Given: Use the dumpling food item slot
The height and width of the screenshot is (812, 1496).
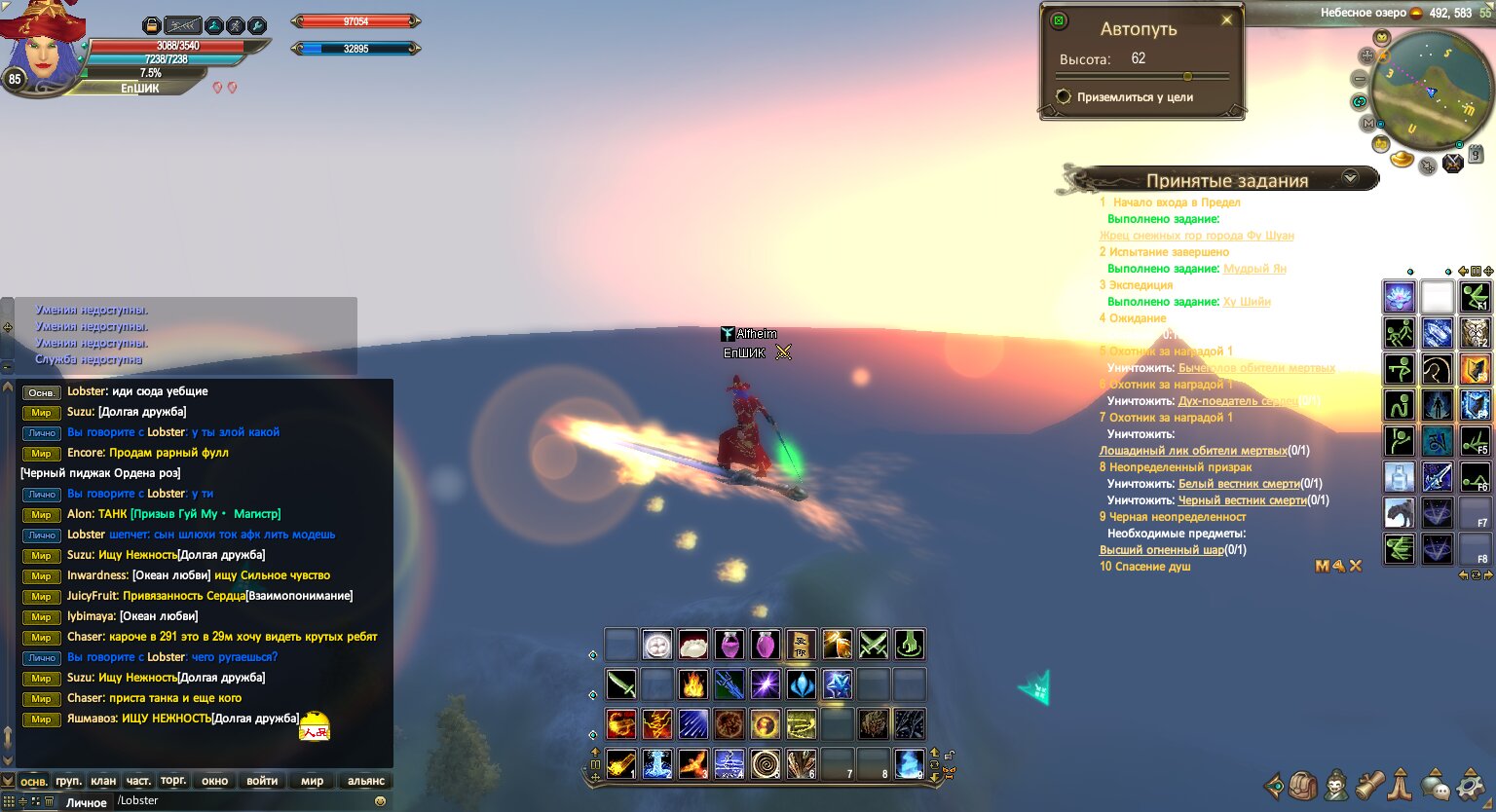Looking at the screenshot, I should point(692,645).
